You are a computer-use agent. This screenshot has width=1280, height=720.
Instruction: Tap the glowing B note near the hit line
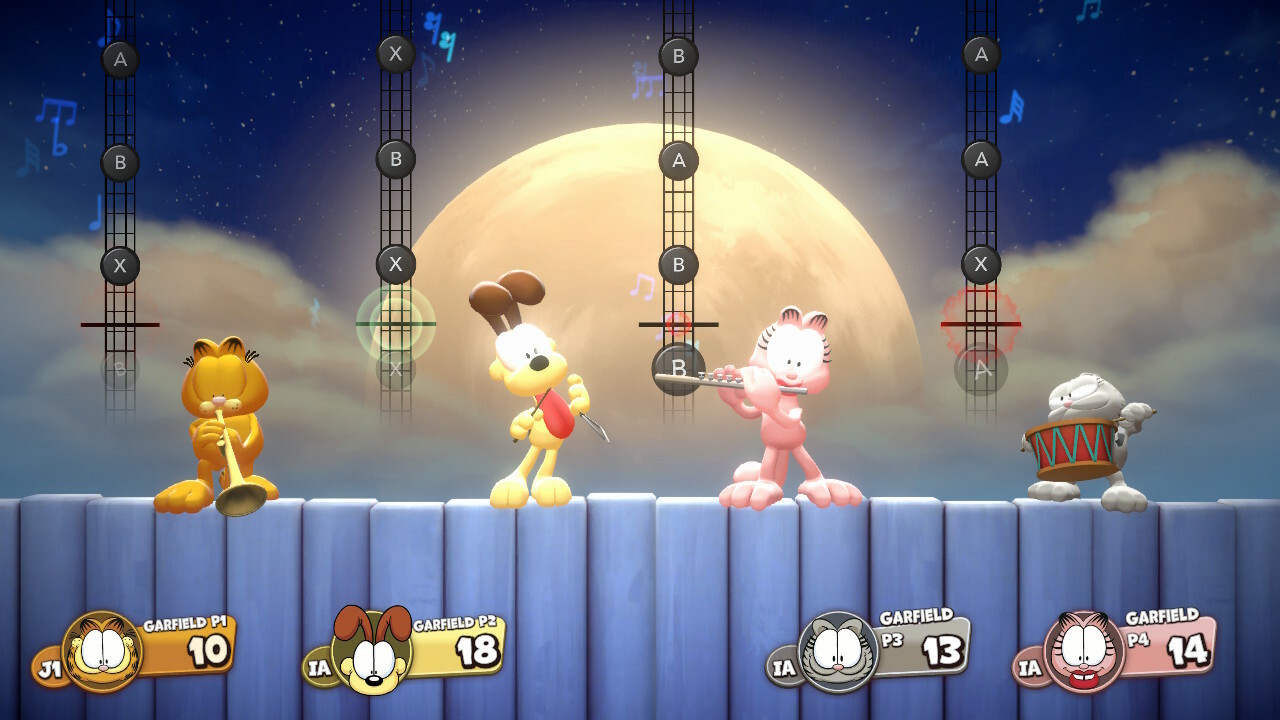click(x=678, y=368)
